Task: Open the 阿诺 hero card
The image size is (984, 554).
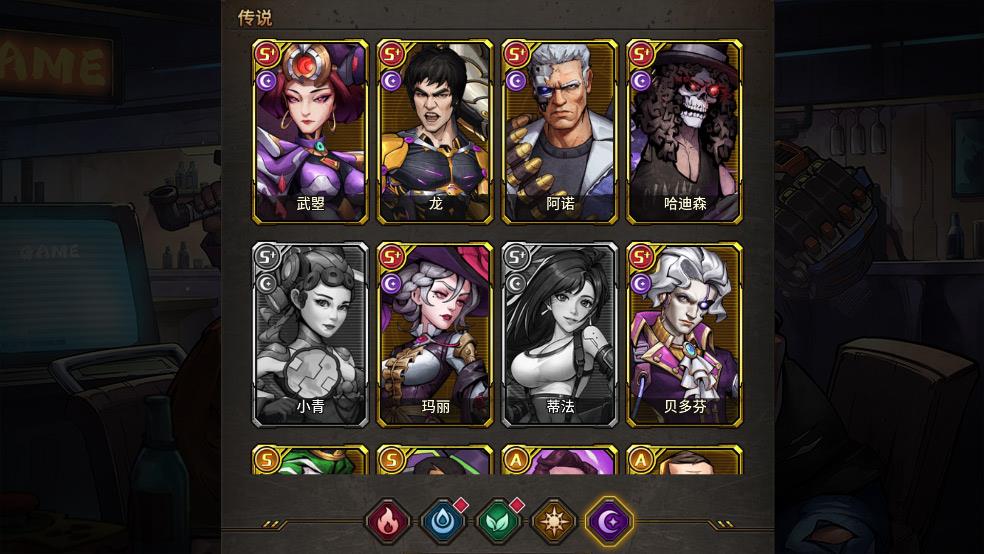Action: 560,132
